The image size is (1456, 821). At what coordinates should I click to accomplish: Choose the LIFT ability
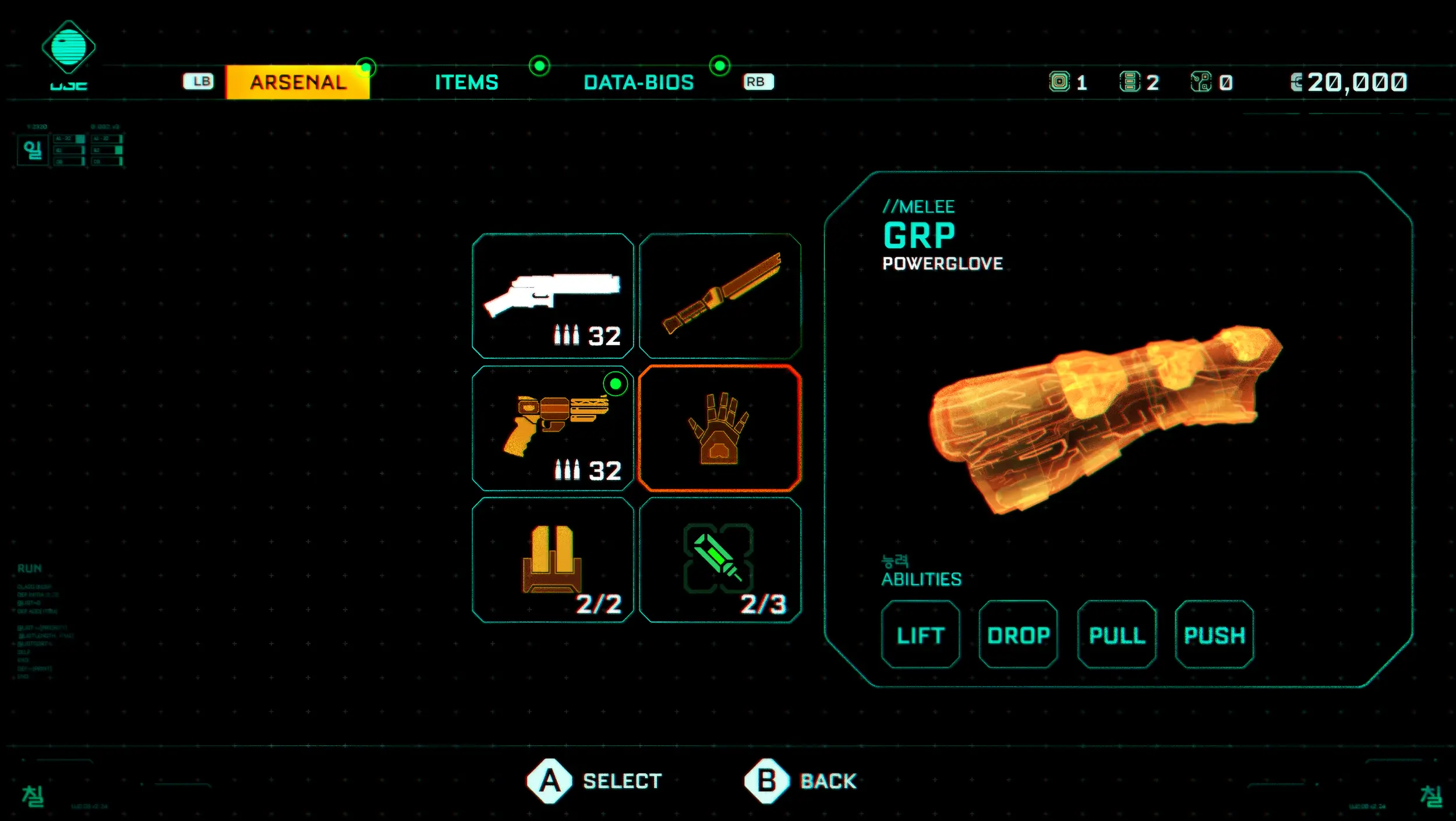pyautogui.click(x=920, y=635)
